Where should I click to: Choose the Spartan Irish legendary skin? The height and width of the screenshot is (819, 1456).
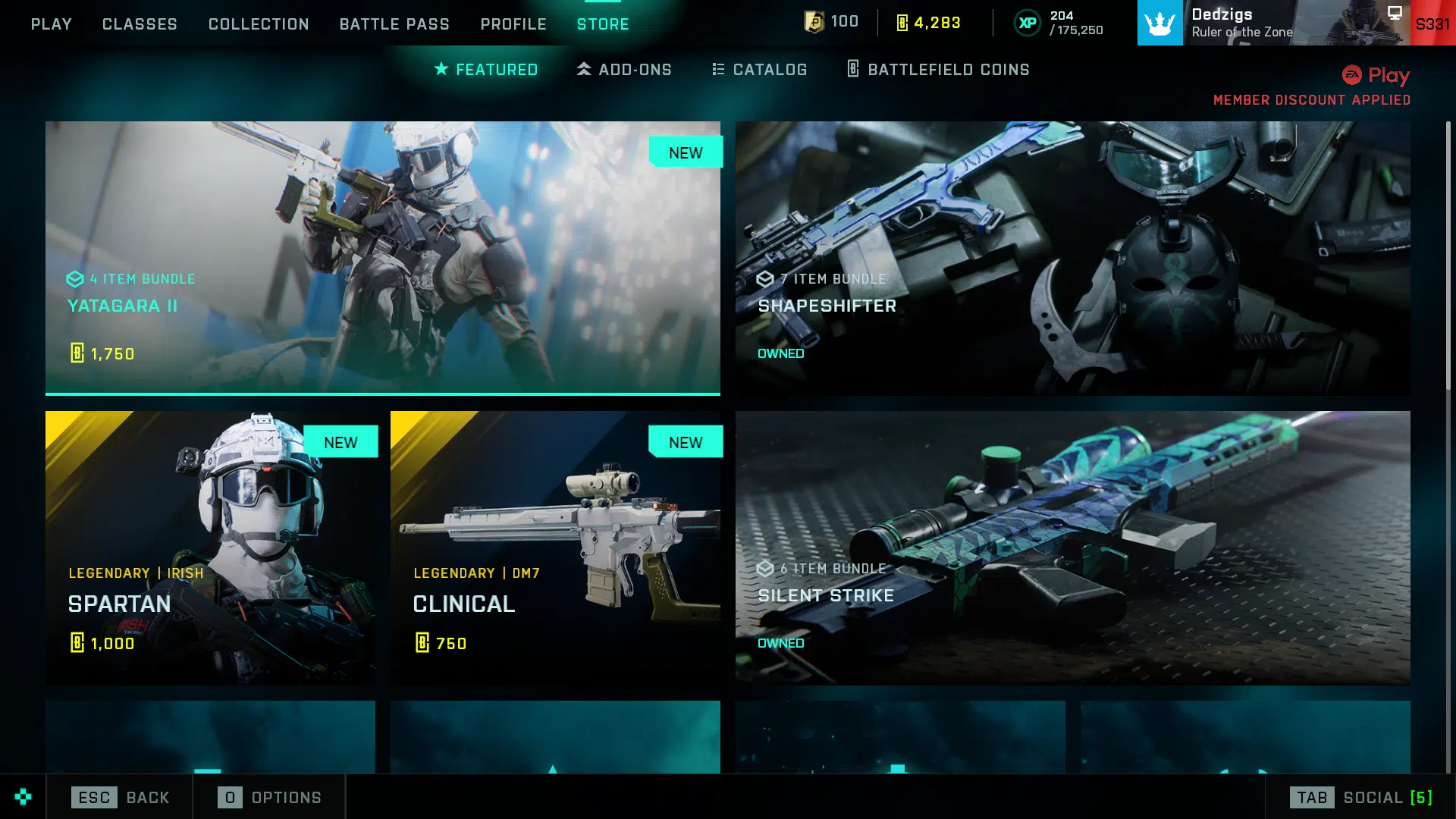click(x=210, y=548)
